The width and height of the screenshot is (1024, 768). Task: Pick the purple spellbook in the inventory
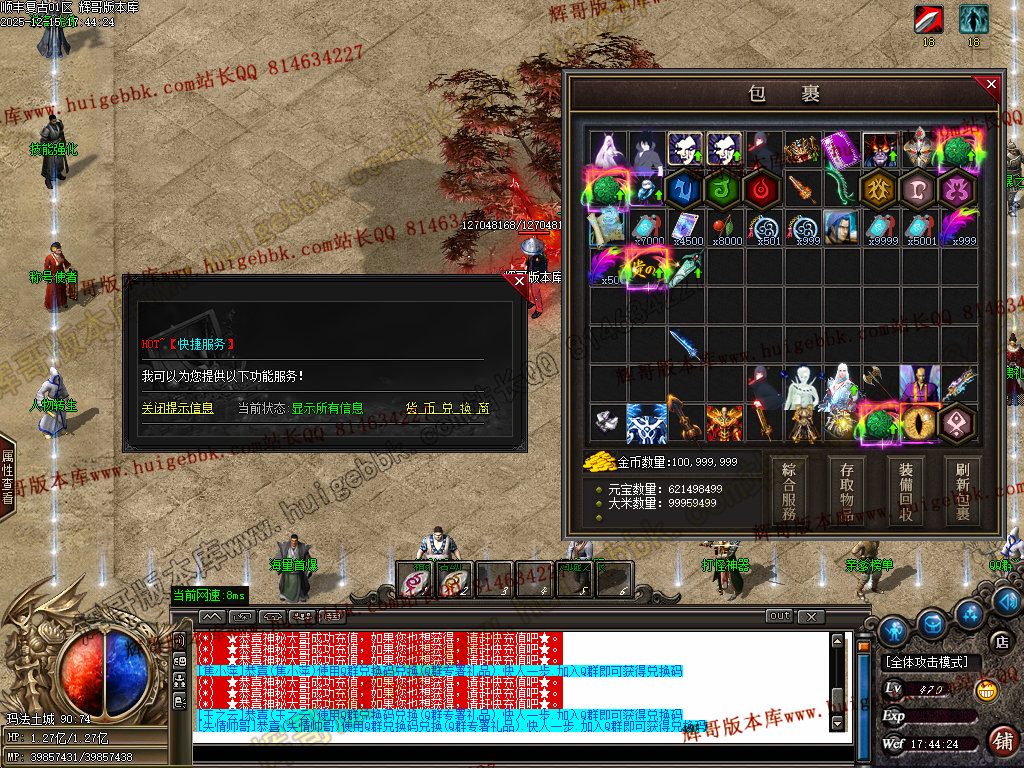pyautogui.click(x=840, y=150)
